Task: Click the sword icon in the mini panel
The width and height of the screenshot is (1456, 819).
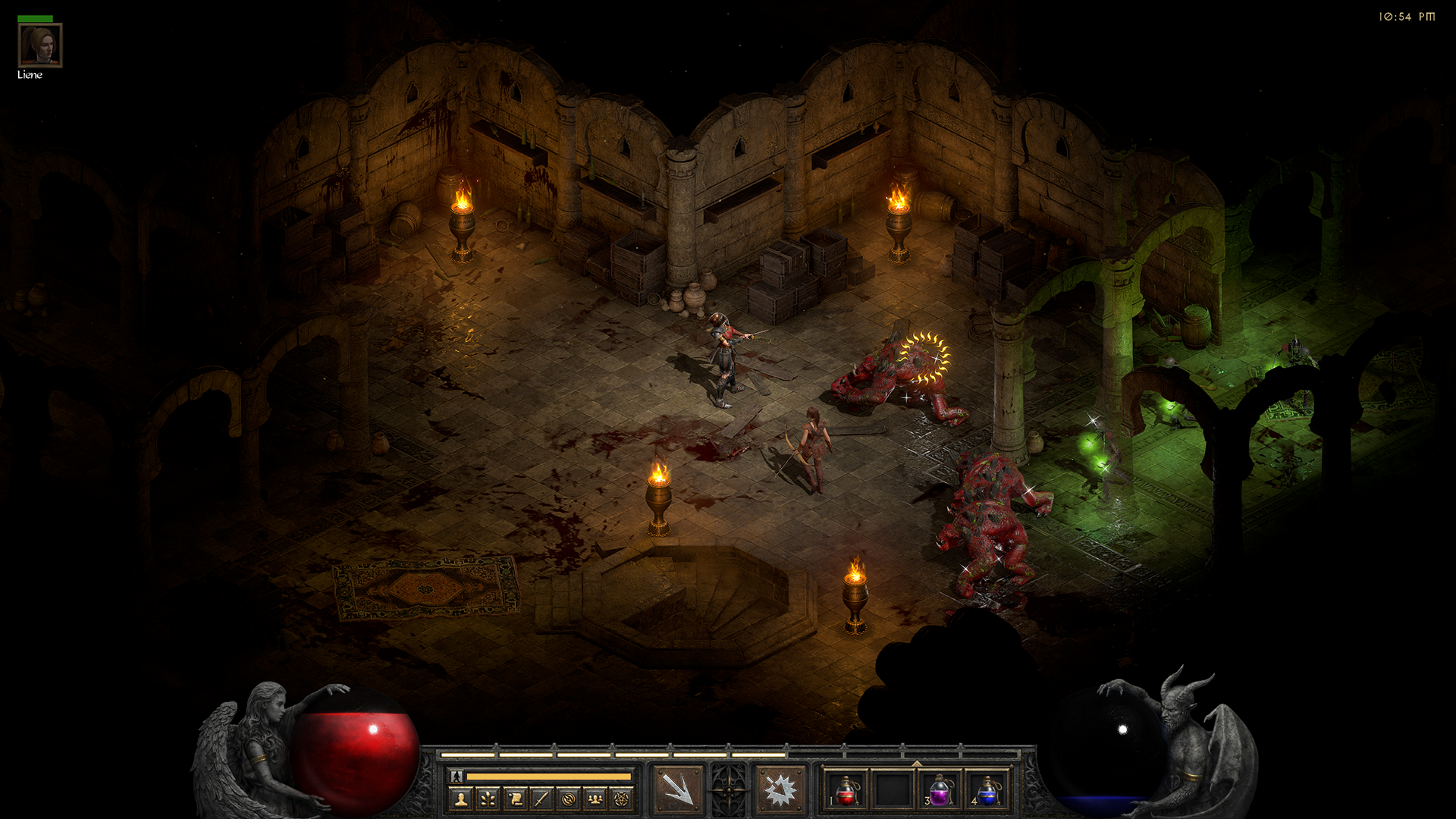Action: point(541,799)
